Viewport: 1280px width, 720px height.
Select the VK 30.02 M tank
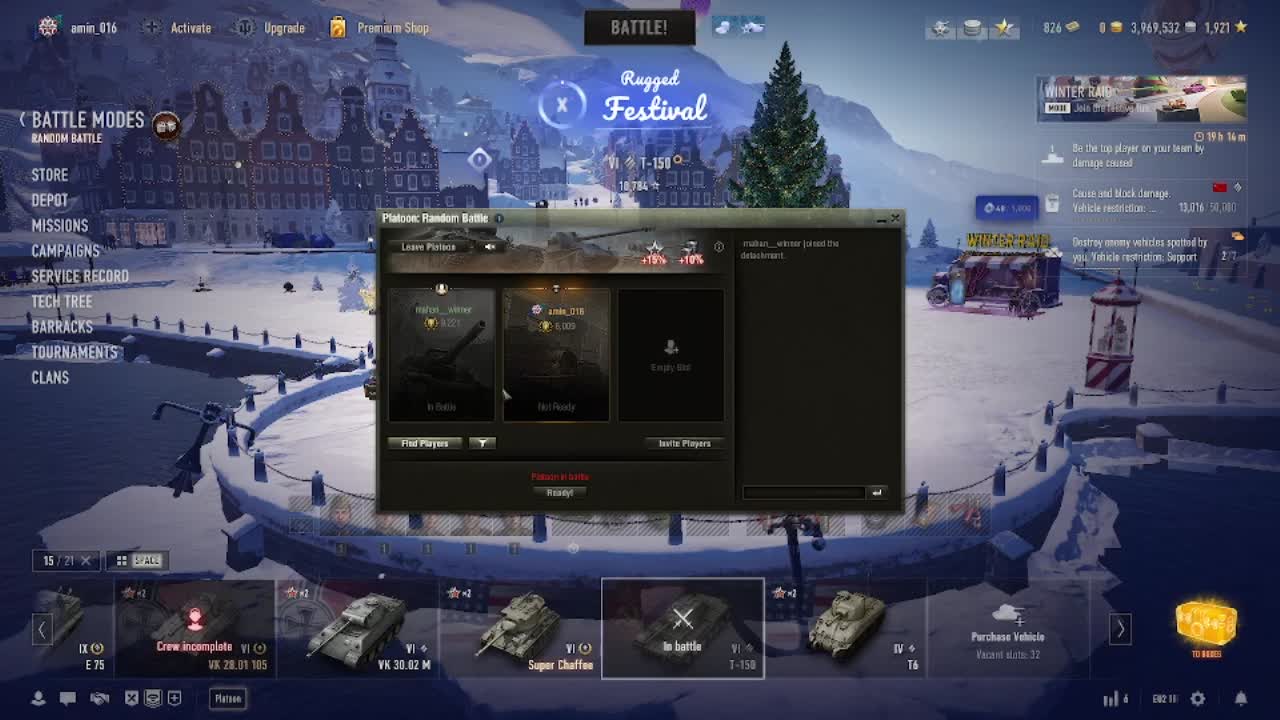357,628
